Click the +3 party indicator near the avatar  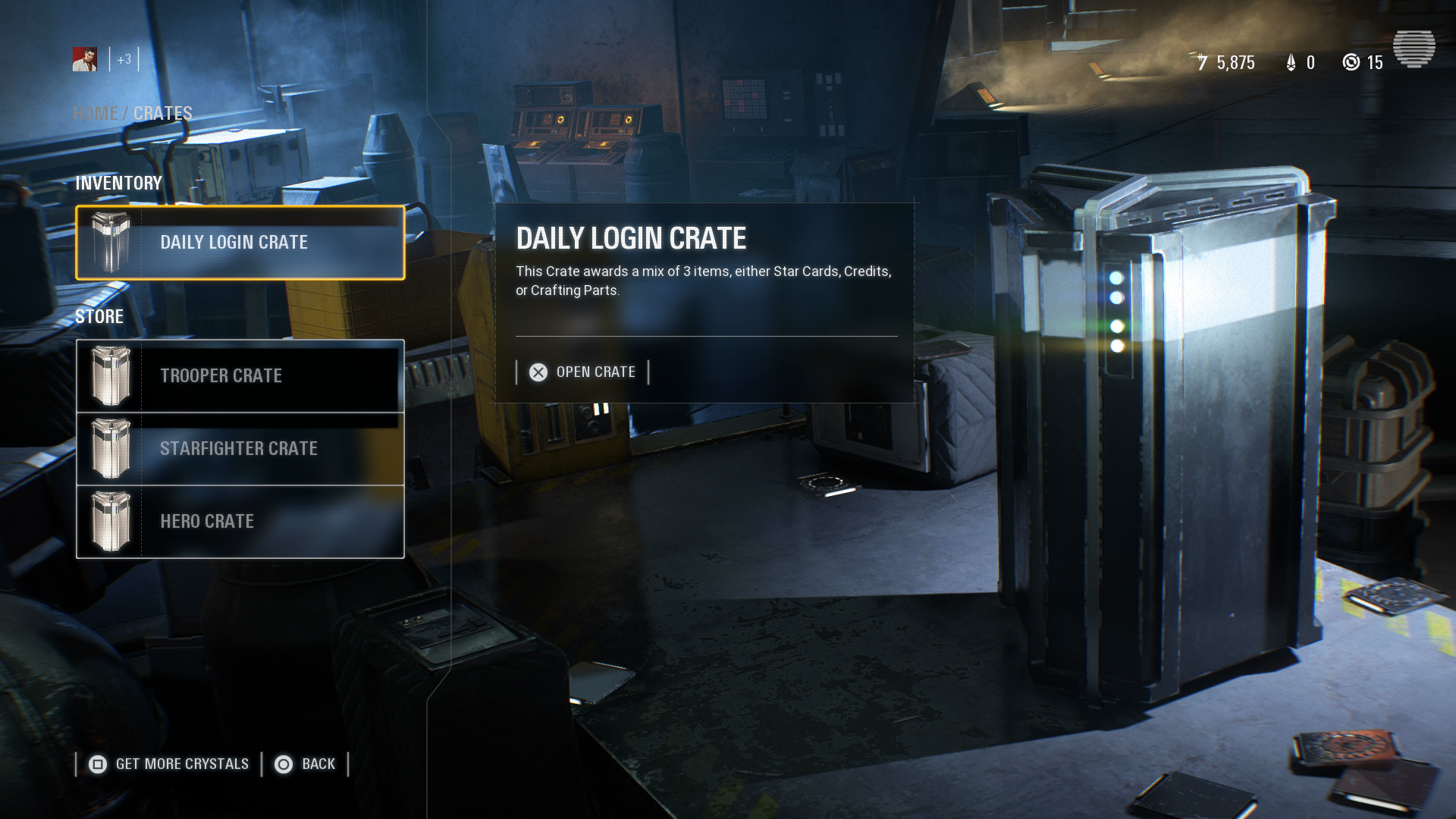[123, 59]
